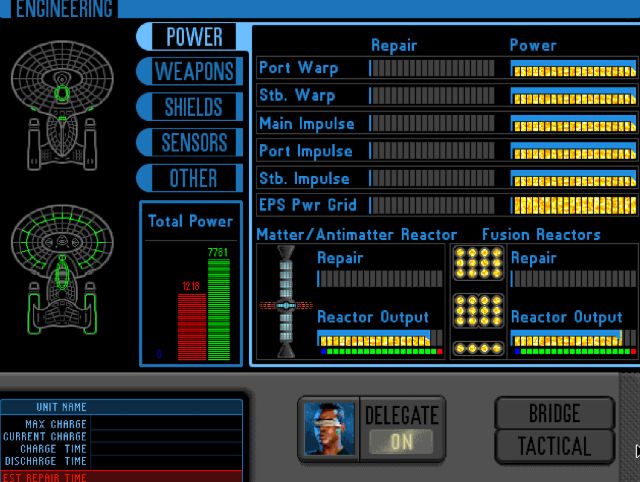The width and height of the screenshot is (640, 482).
Task: Change Main Impulse power allocation
Action: (x=573, y=124)
